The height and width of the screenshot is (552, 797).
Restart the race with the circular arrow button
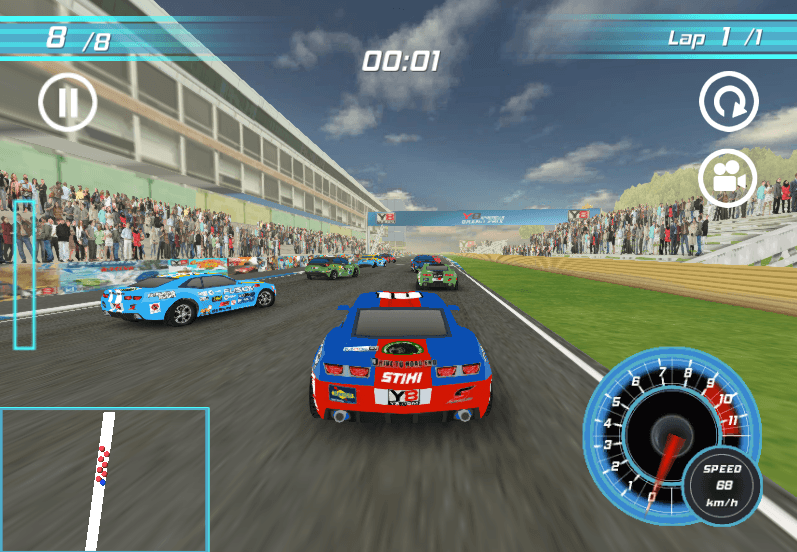pos(728,101)
